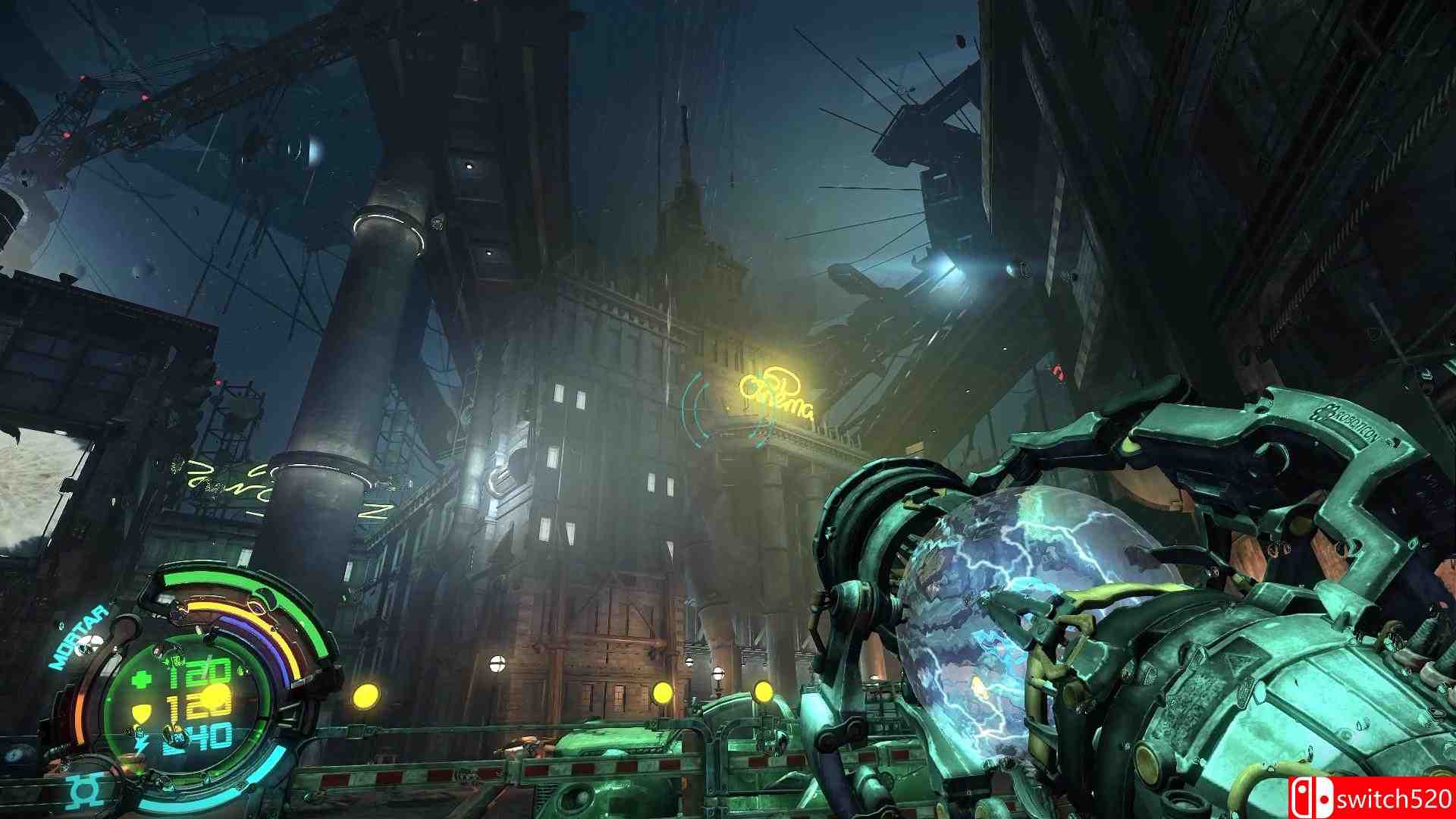Viewport: 1456px width, 819px height.
Task: Select the yellow shield indicator icon
Action: point(141,711)
